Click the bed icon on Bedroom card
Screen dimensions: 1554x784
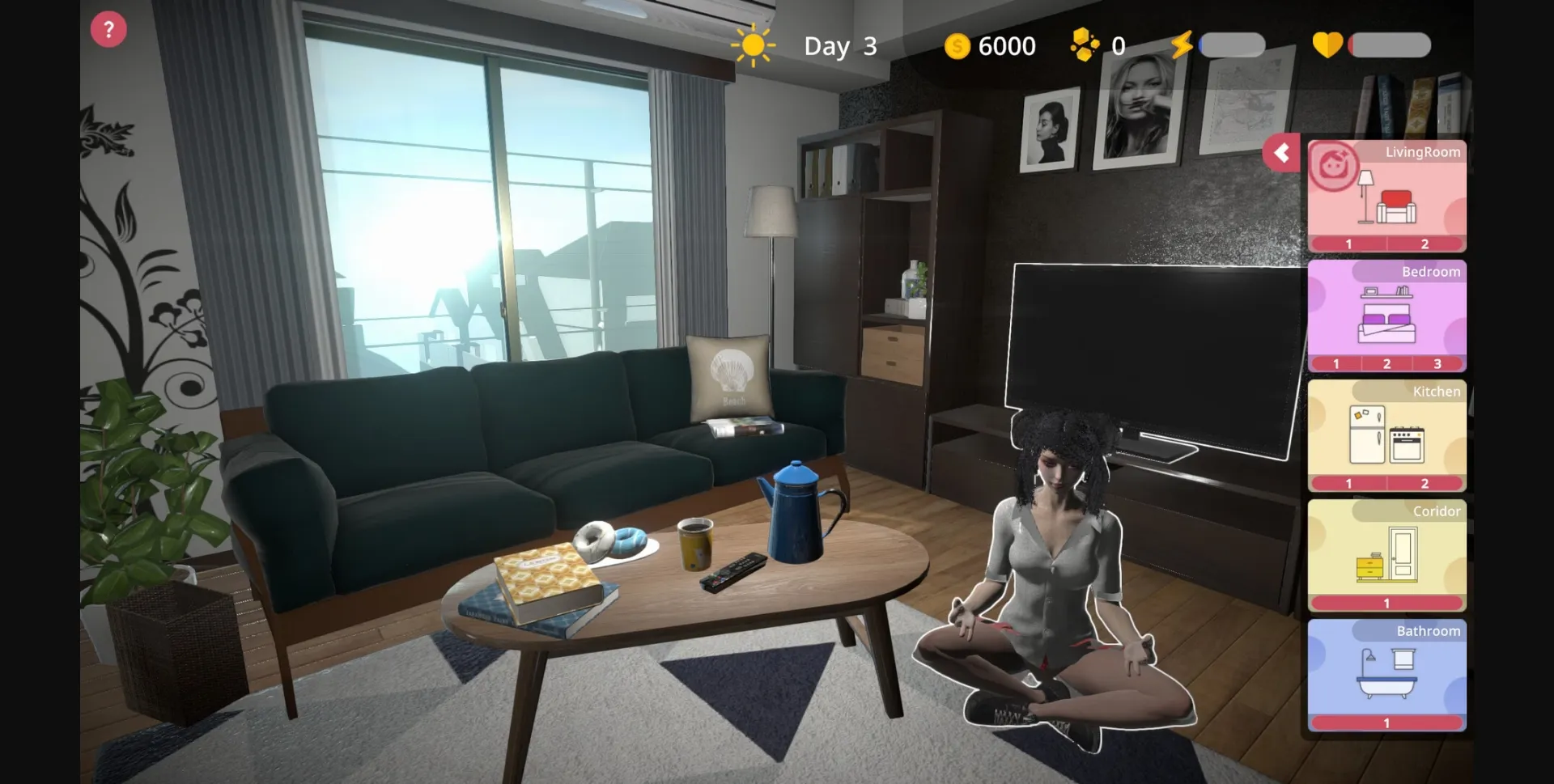(1386, 323)
